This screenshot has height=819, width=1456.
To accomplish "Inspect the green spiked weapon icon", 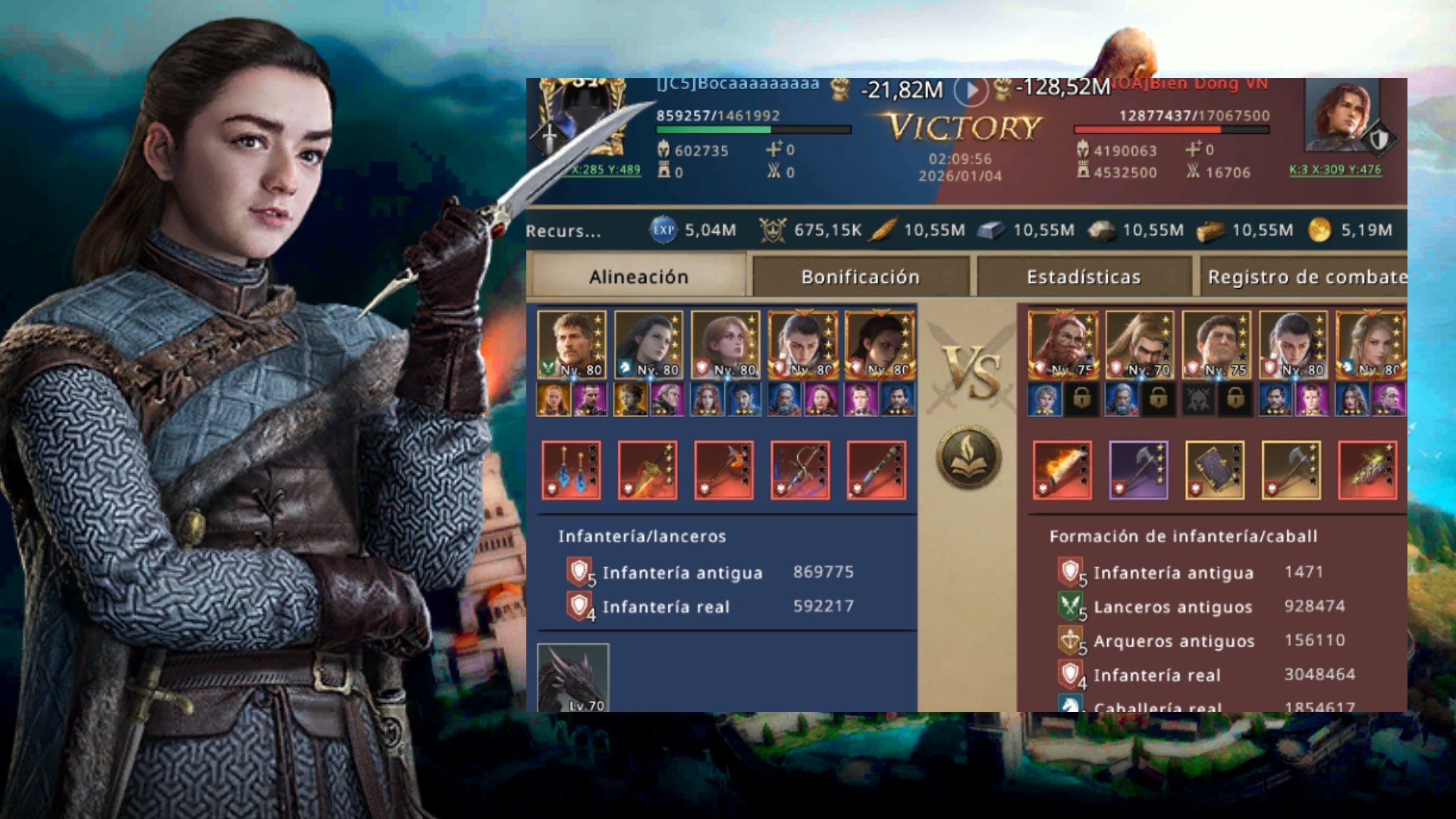I will click(x=1367, y=470).
